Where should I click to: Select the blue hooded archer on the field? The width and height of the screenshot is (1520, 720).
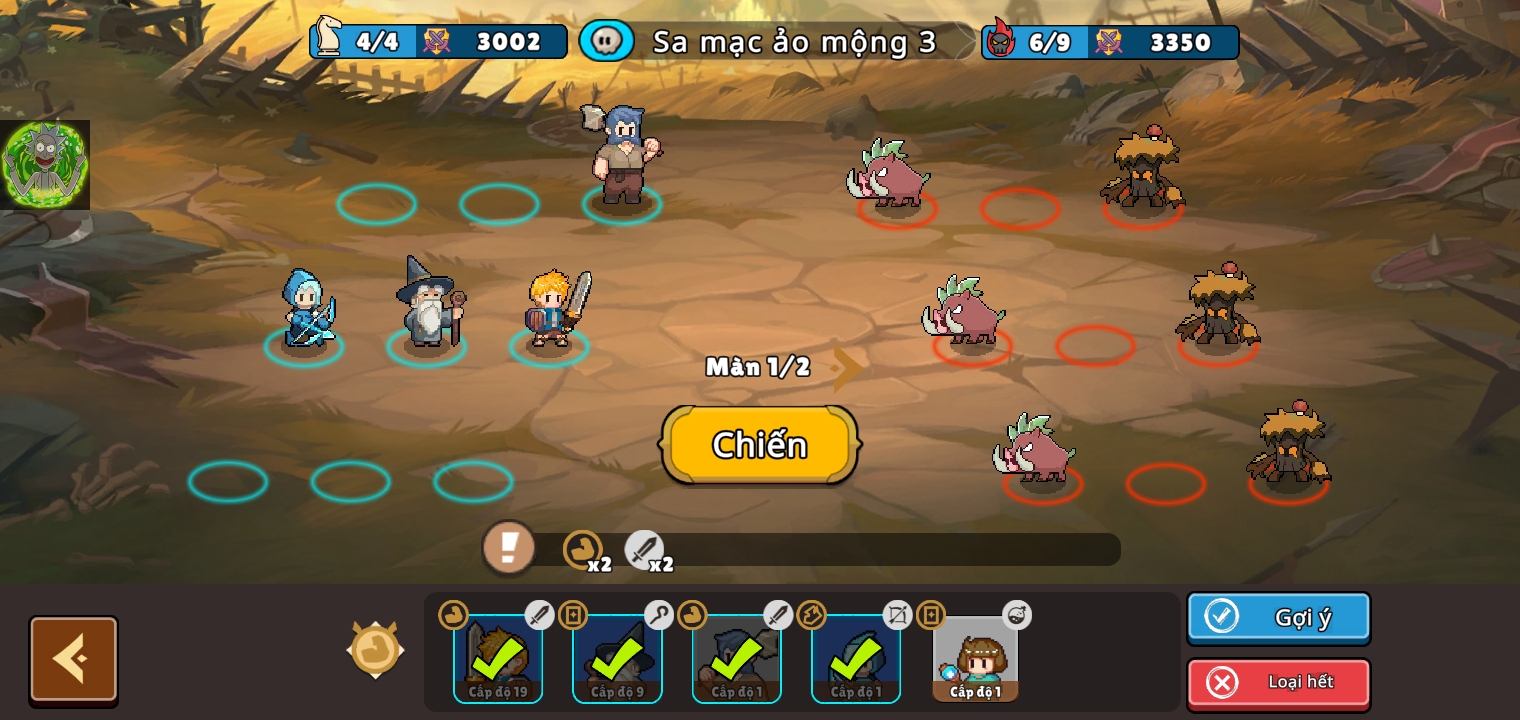pos(305,310)
